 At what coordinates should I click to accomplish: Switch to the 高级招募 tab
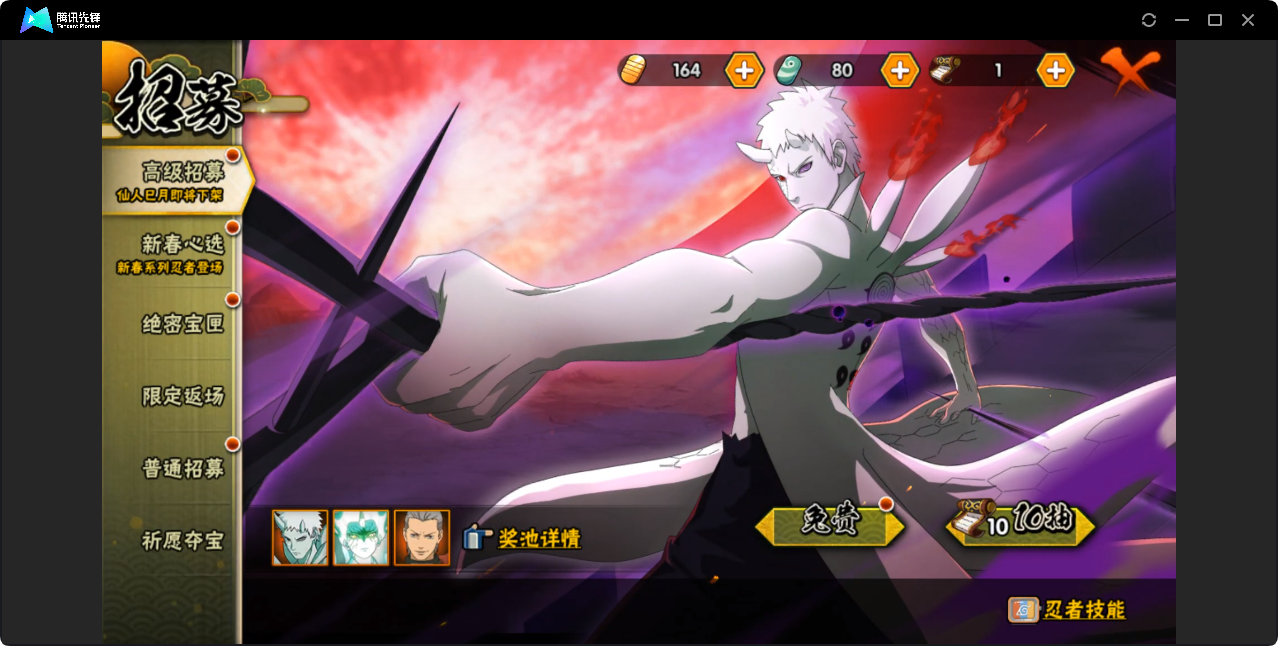pyautogui.click(x=180, y=179)
